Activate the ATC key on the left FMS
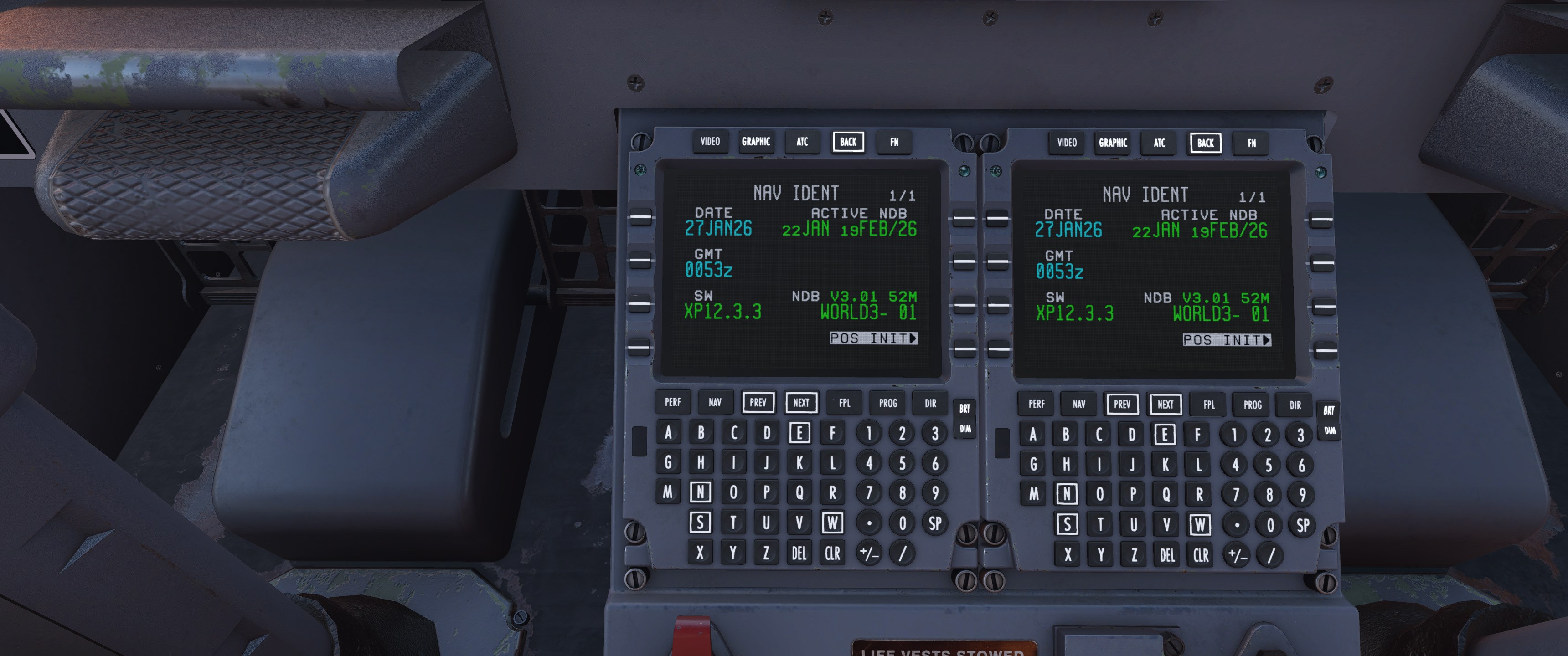 [x=802, y=142]
